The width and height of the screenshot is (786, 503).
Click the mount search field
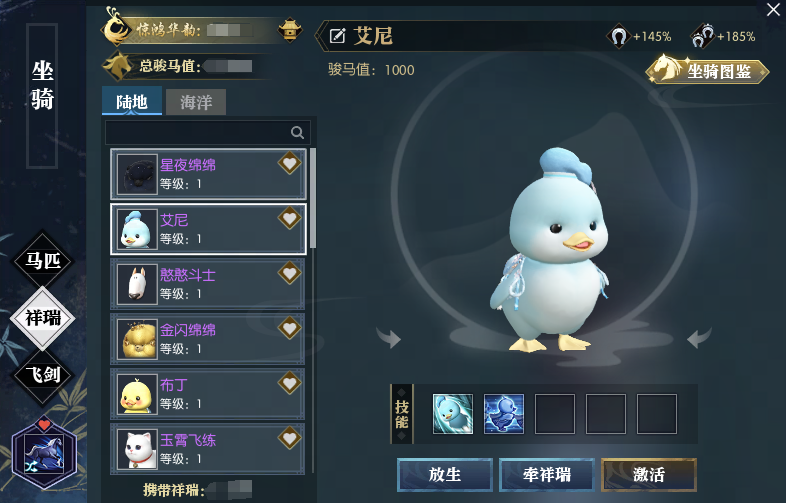tap(200, 132)
